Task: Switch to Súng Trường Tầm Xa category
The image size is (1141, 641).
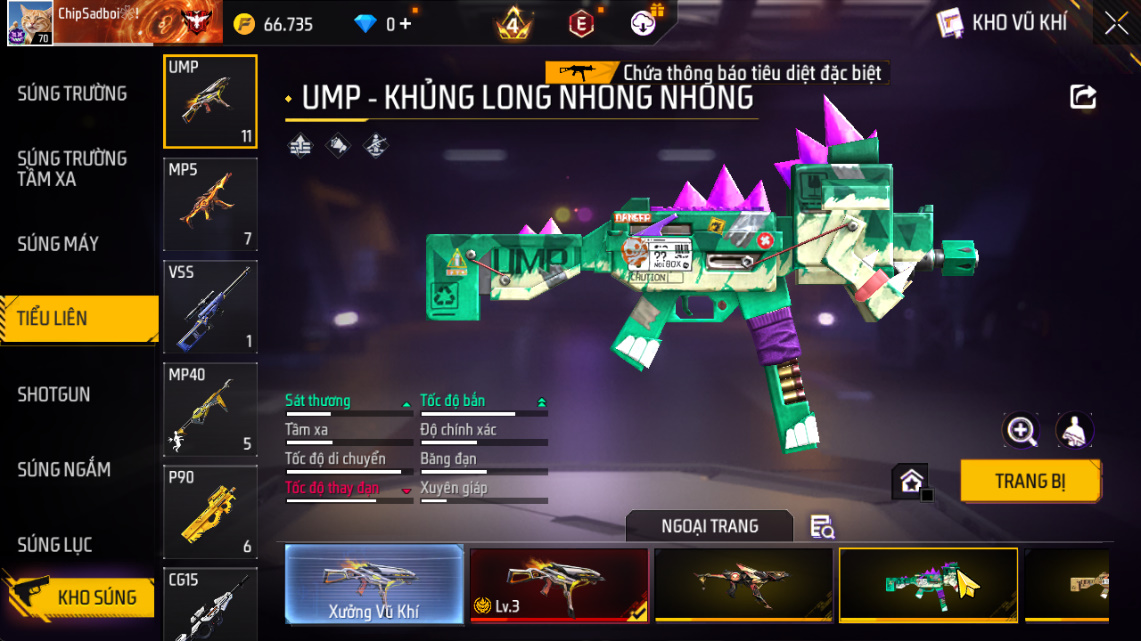Action: pyautogui.click(x=72, y=169)
